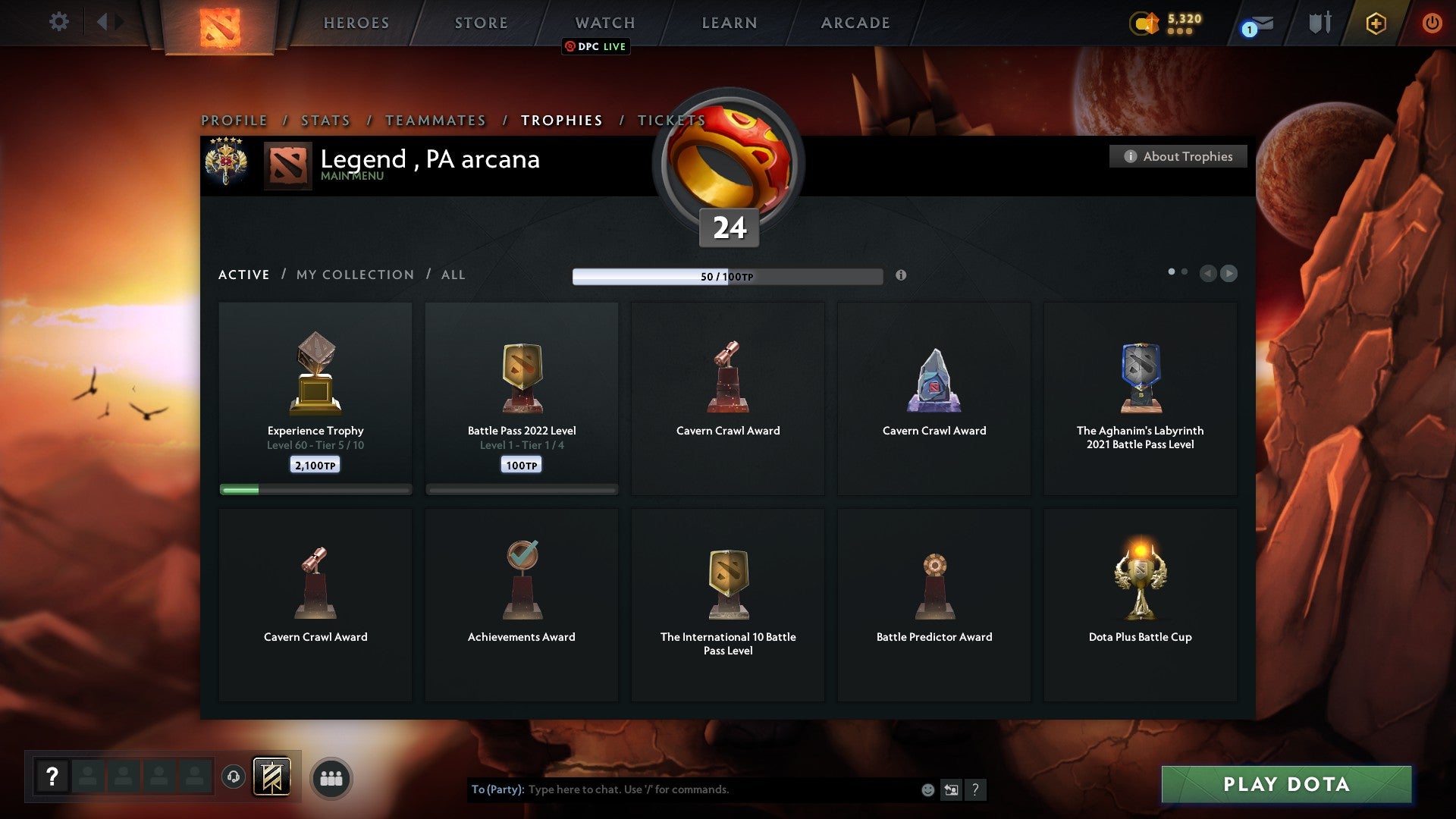
Task: Open the WATCH menu item
Action: tap(605, 22)
